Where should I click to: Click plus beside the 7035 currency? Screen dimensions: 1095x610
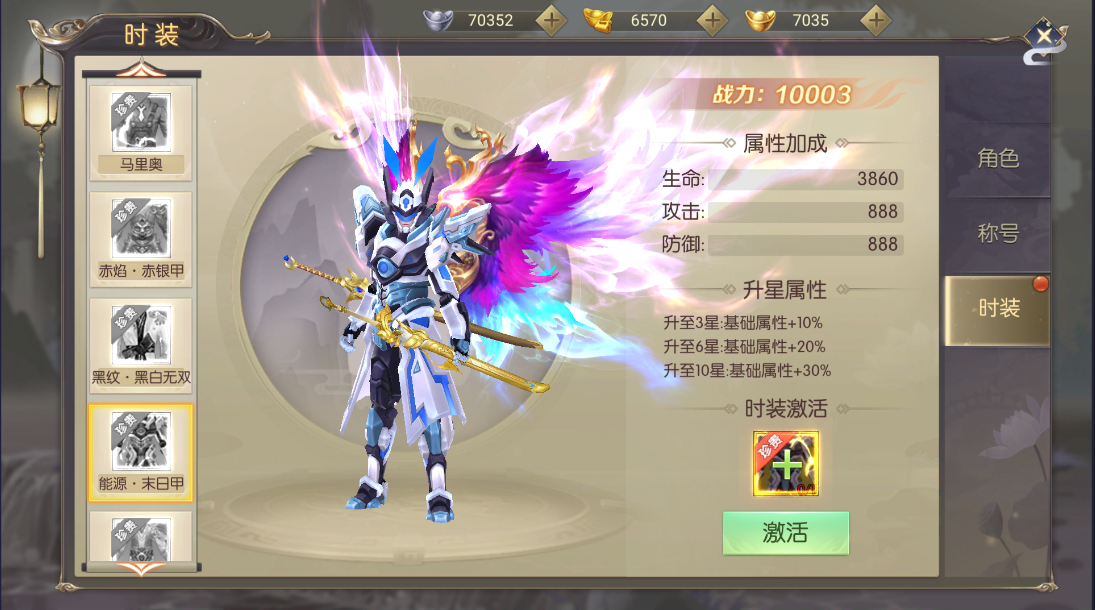click(876, 19)
